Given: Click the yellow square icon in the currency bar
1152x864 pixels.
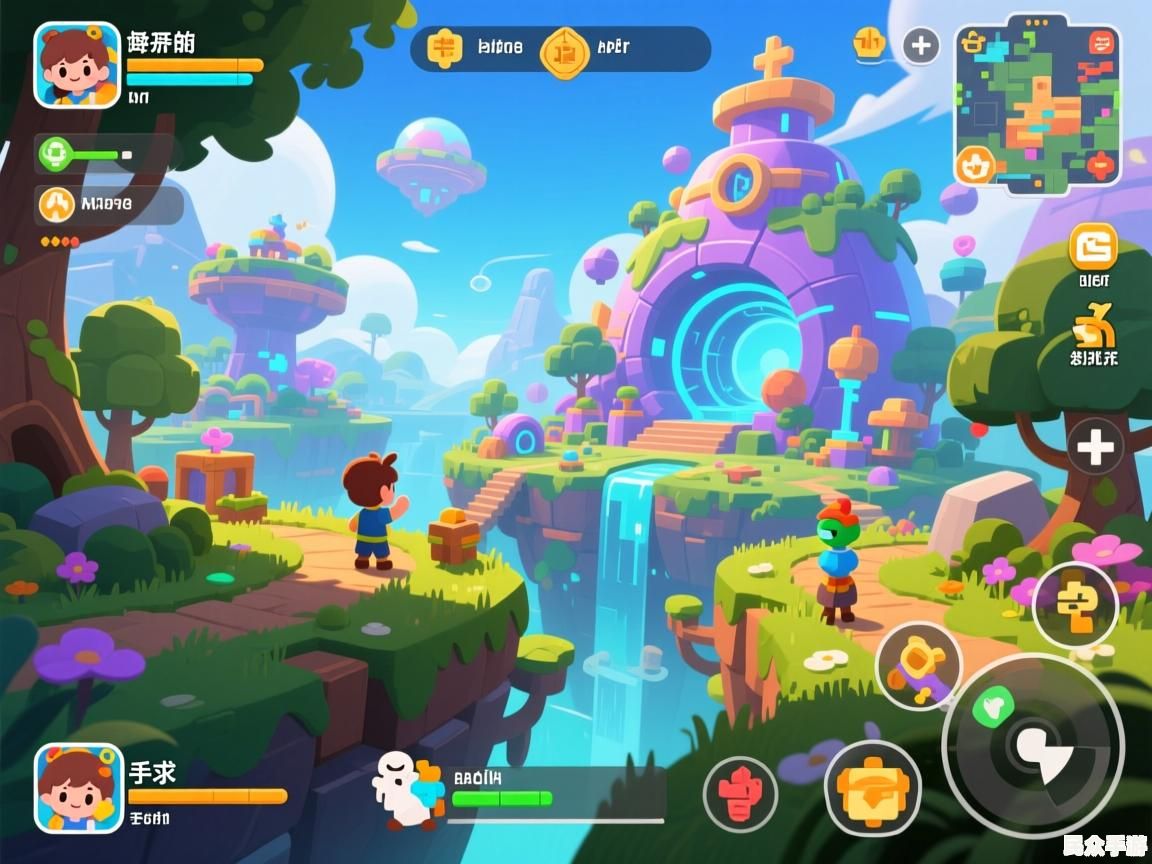Looking at the screenshot, I should coord(441,48).
